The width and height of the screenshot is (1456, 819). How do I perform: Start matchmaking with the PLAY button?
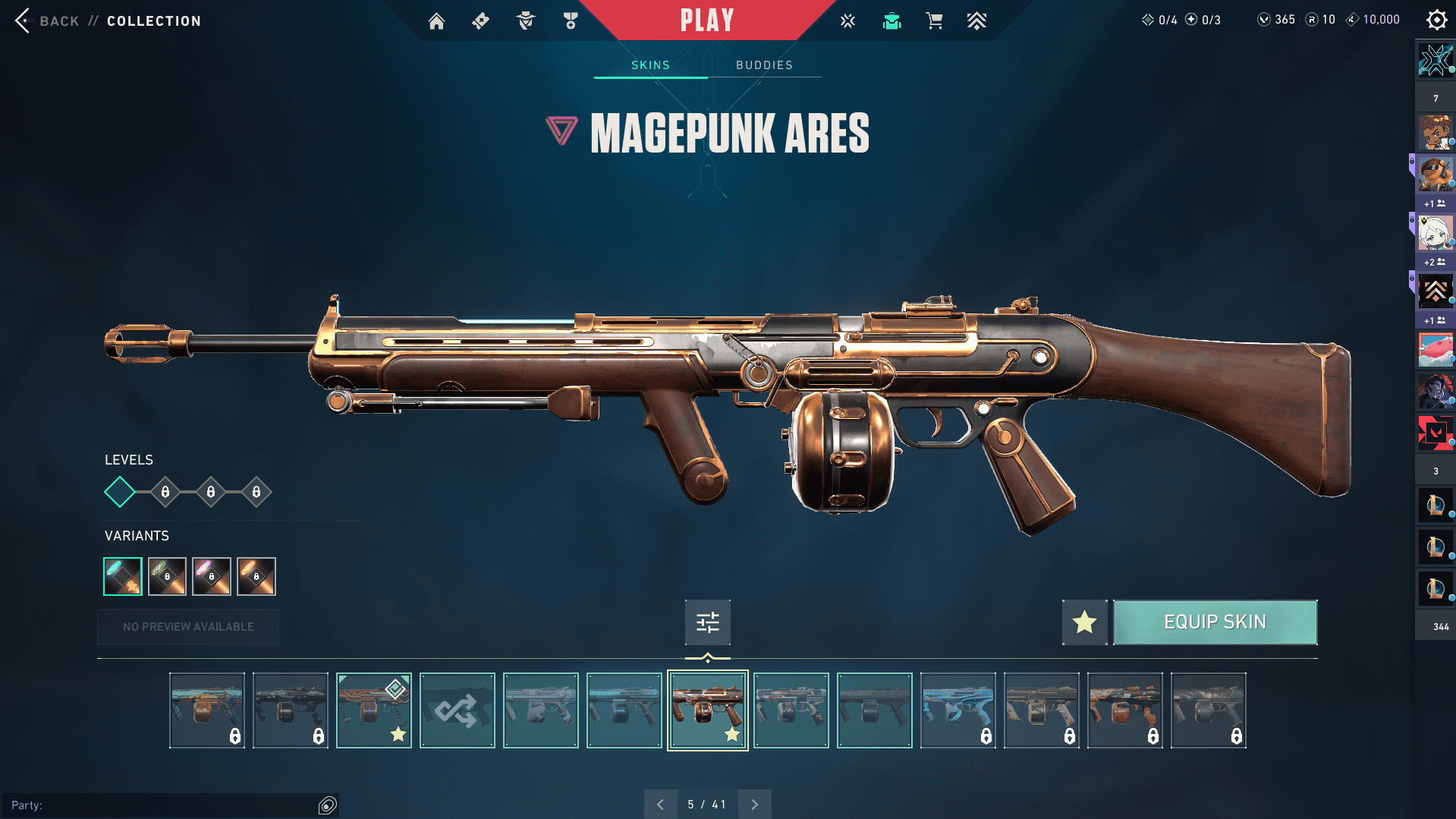point(706,20)
